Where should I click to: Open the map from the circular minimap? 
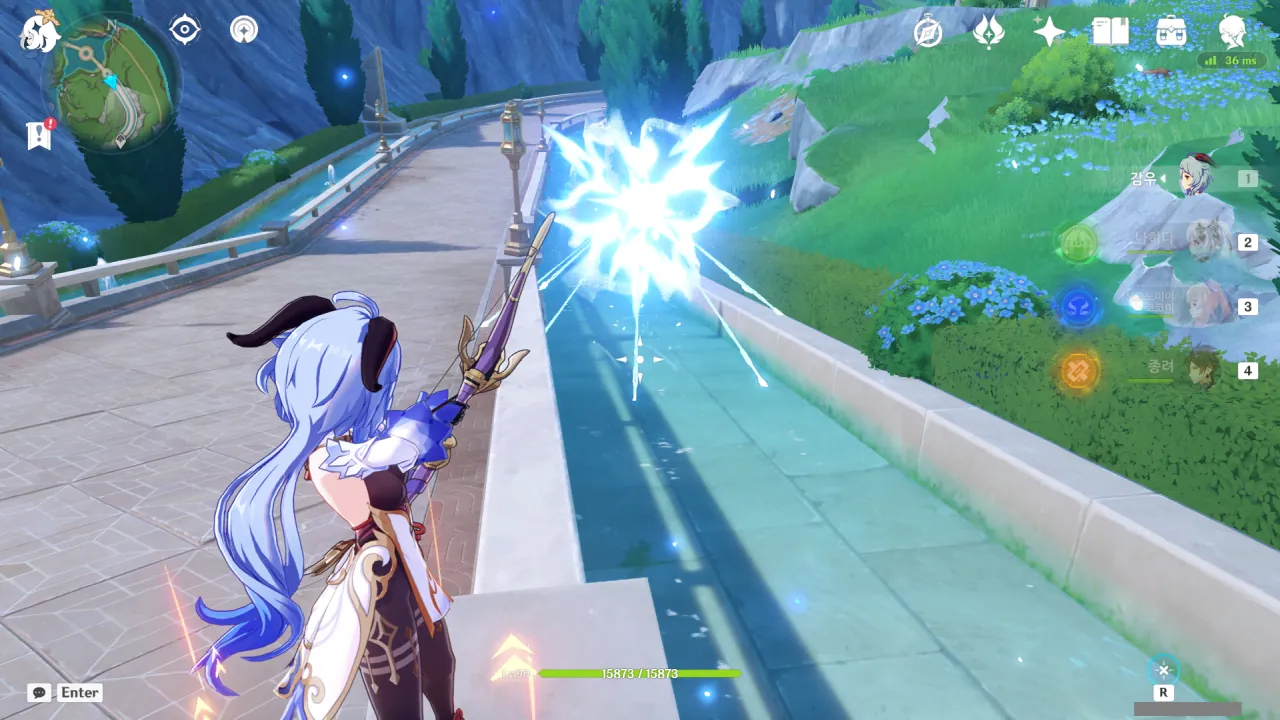111,83
